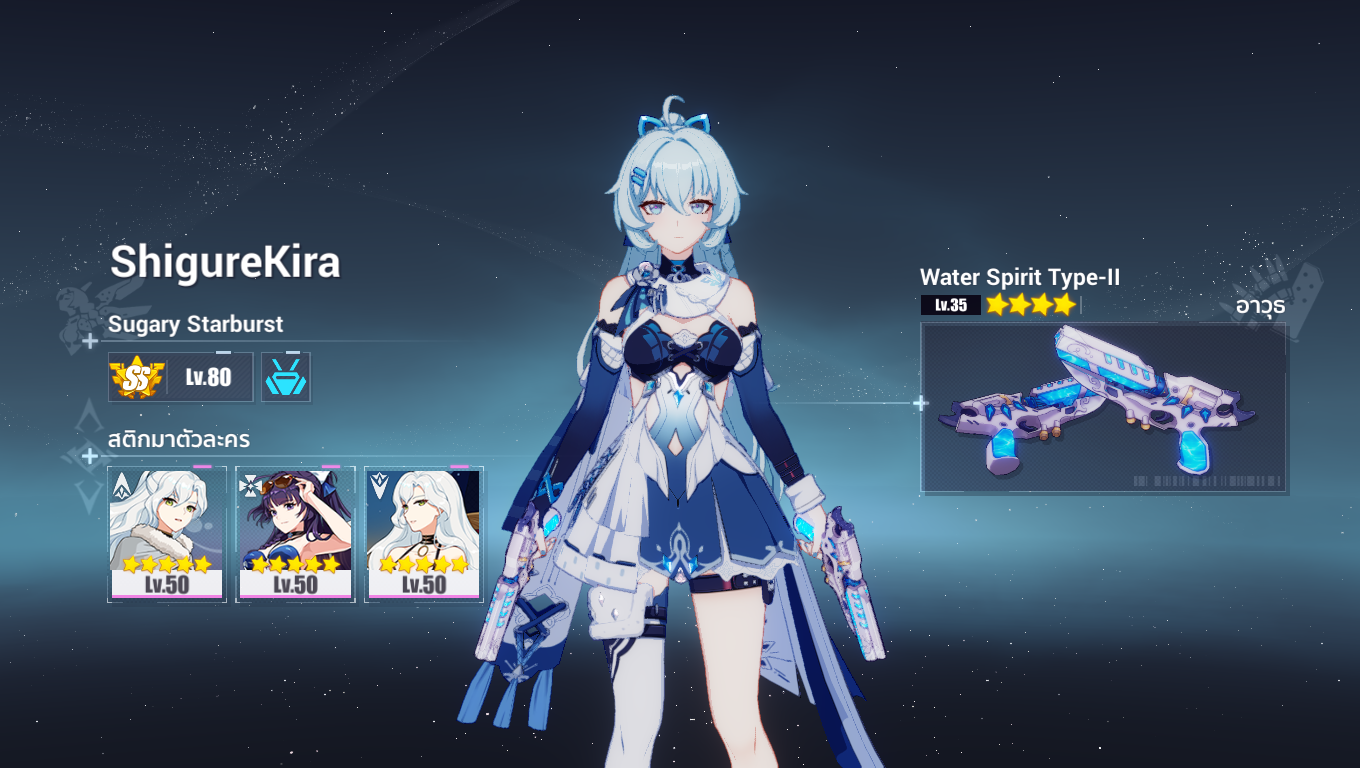Select the middle purple-haired character thumbnail
Screen dimensions: 1360x768
tap(295, 530)
